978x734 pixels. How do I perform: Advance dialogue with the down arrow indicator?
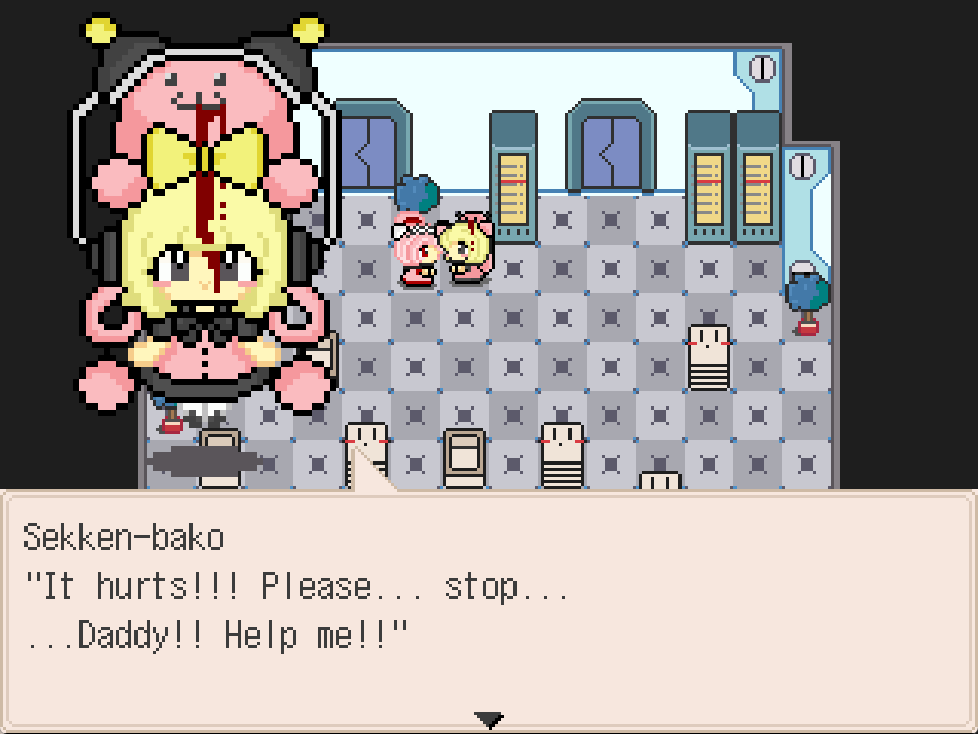488,719
